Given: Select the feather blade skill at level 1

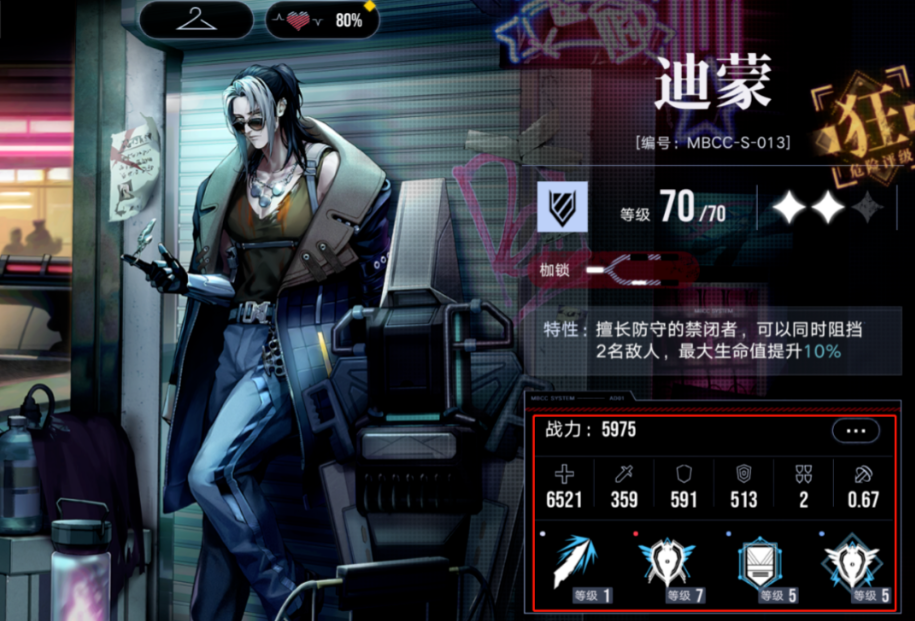Looking at the screenshot, I should (580, 565).
